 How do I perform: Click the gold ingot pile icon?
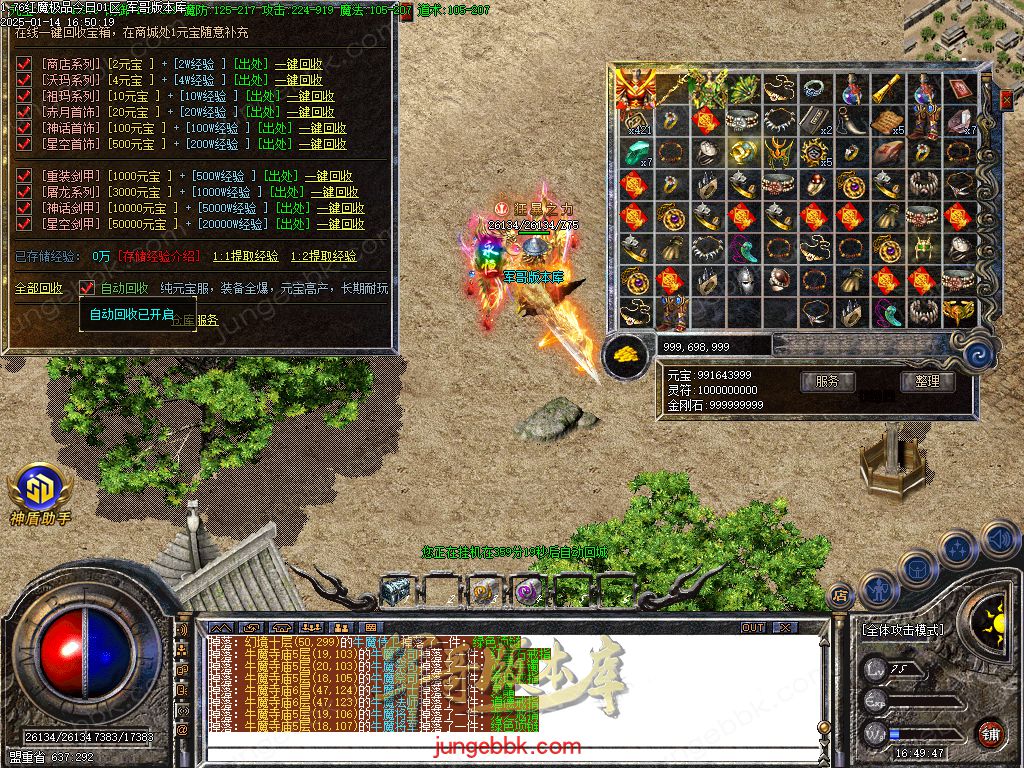(x=626, y=354)
